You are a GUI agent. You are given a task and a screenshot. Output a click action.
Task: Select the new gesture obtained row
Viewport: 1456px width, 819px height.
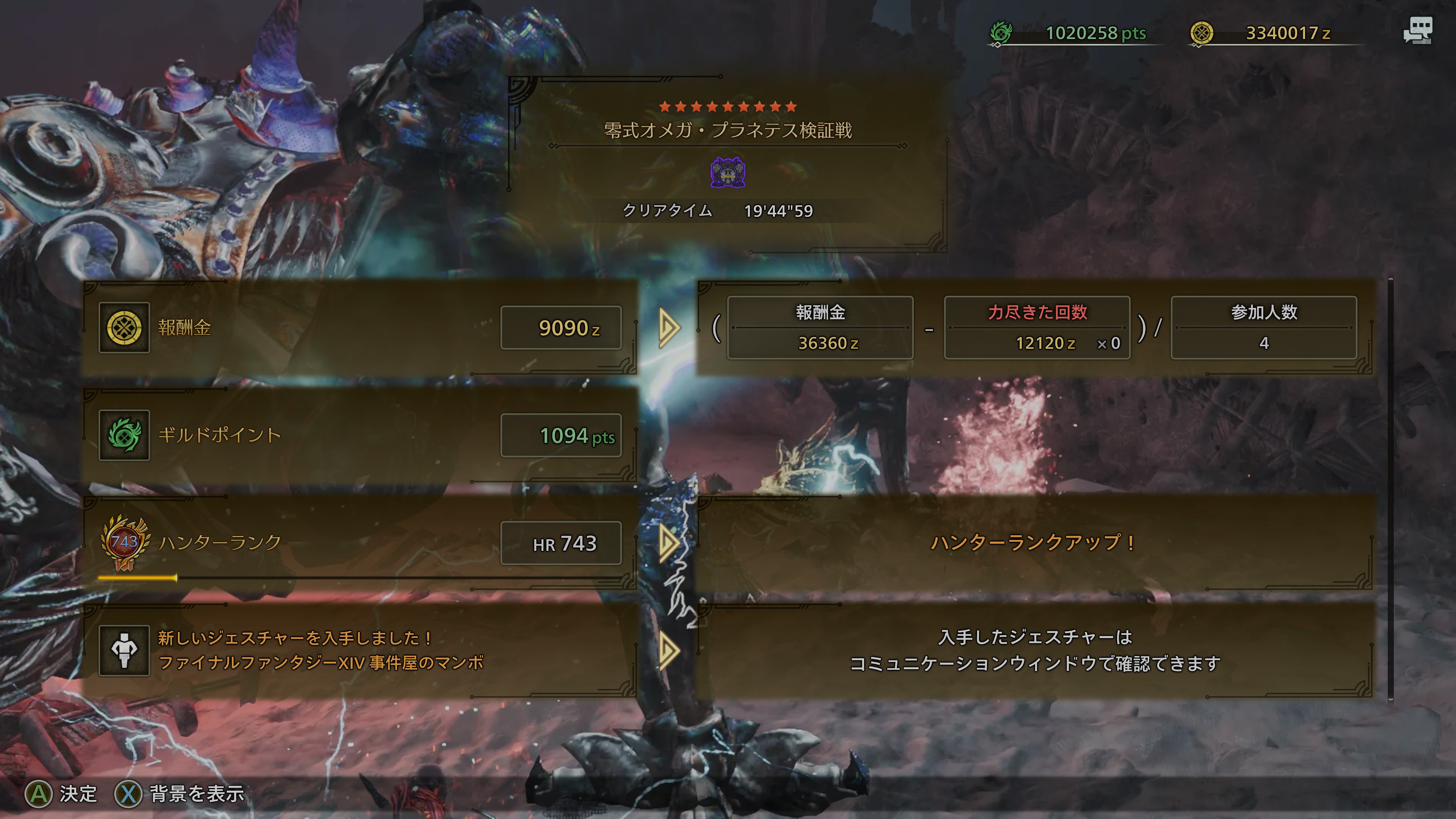tap(359, 650)
